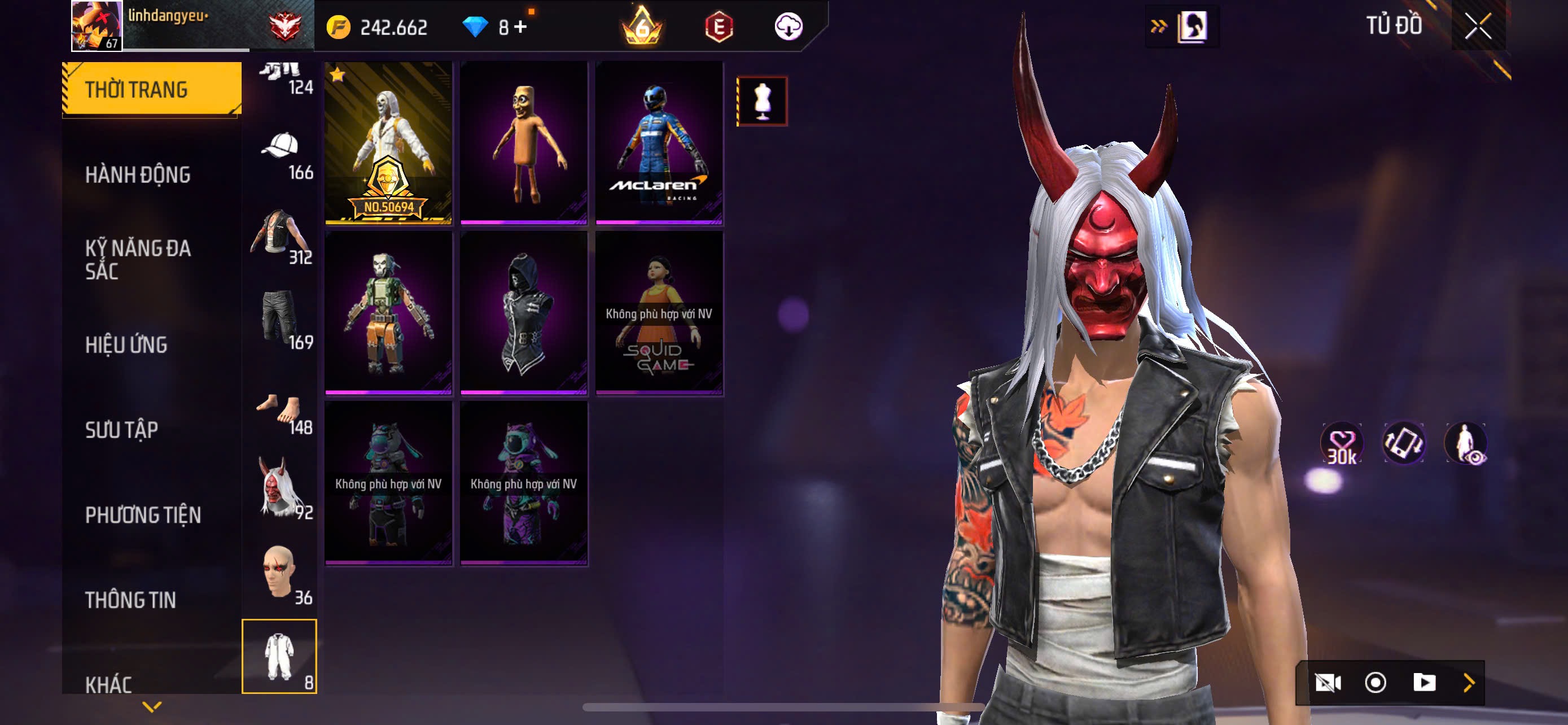Add diamonds with the plus button

coord(520,27)
